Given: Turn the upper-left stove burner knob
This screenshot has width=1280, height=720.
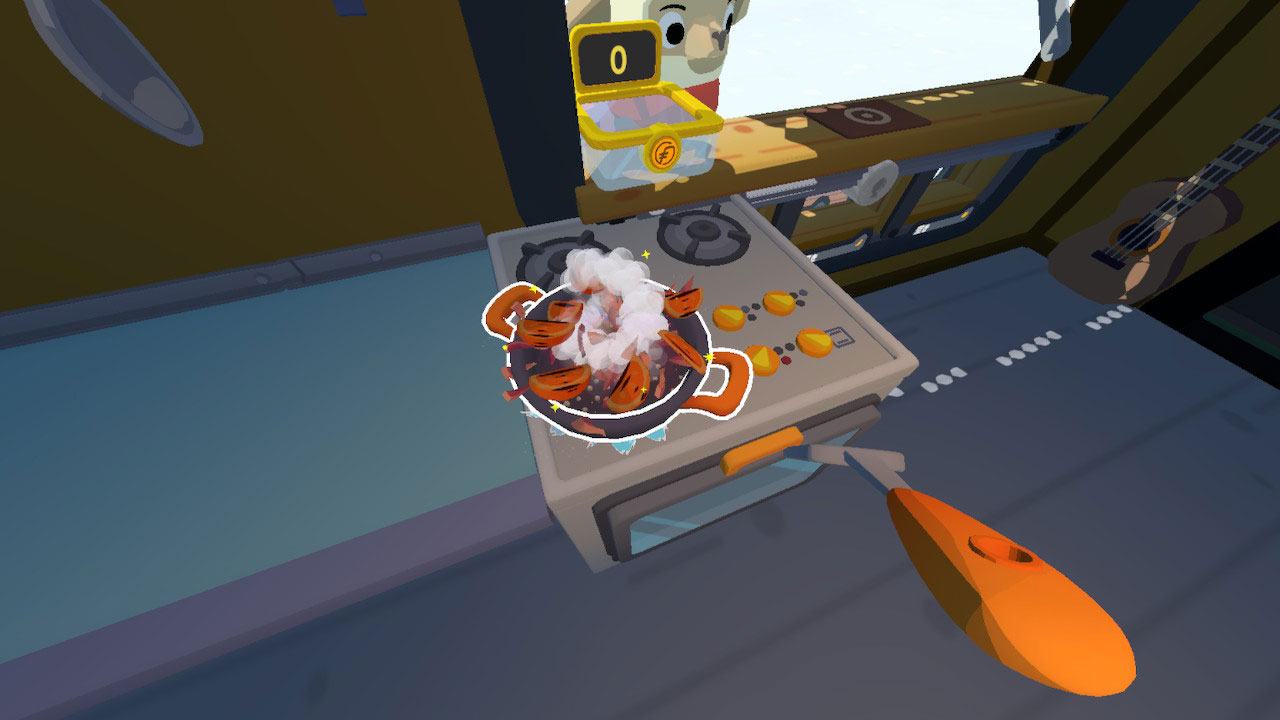Looking at the screenshot, I should [x=729, y=316].
